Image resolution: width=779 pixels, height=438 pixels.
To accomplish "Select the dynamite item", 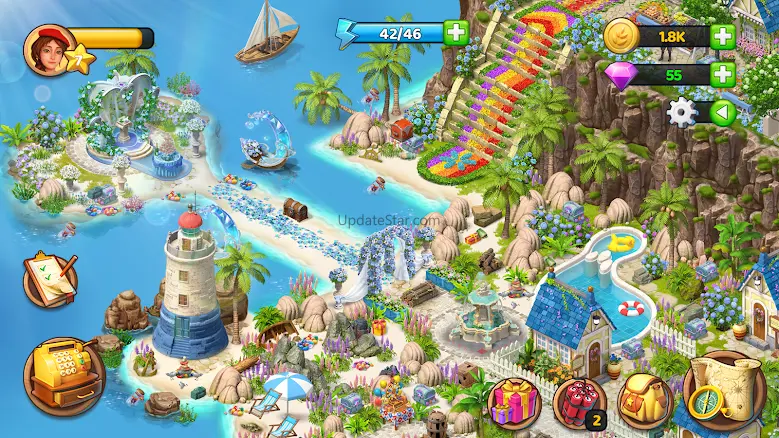I will point(579,402).
